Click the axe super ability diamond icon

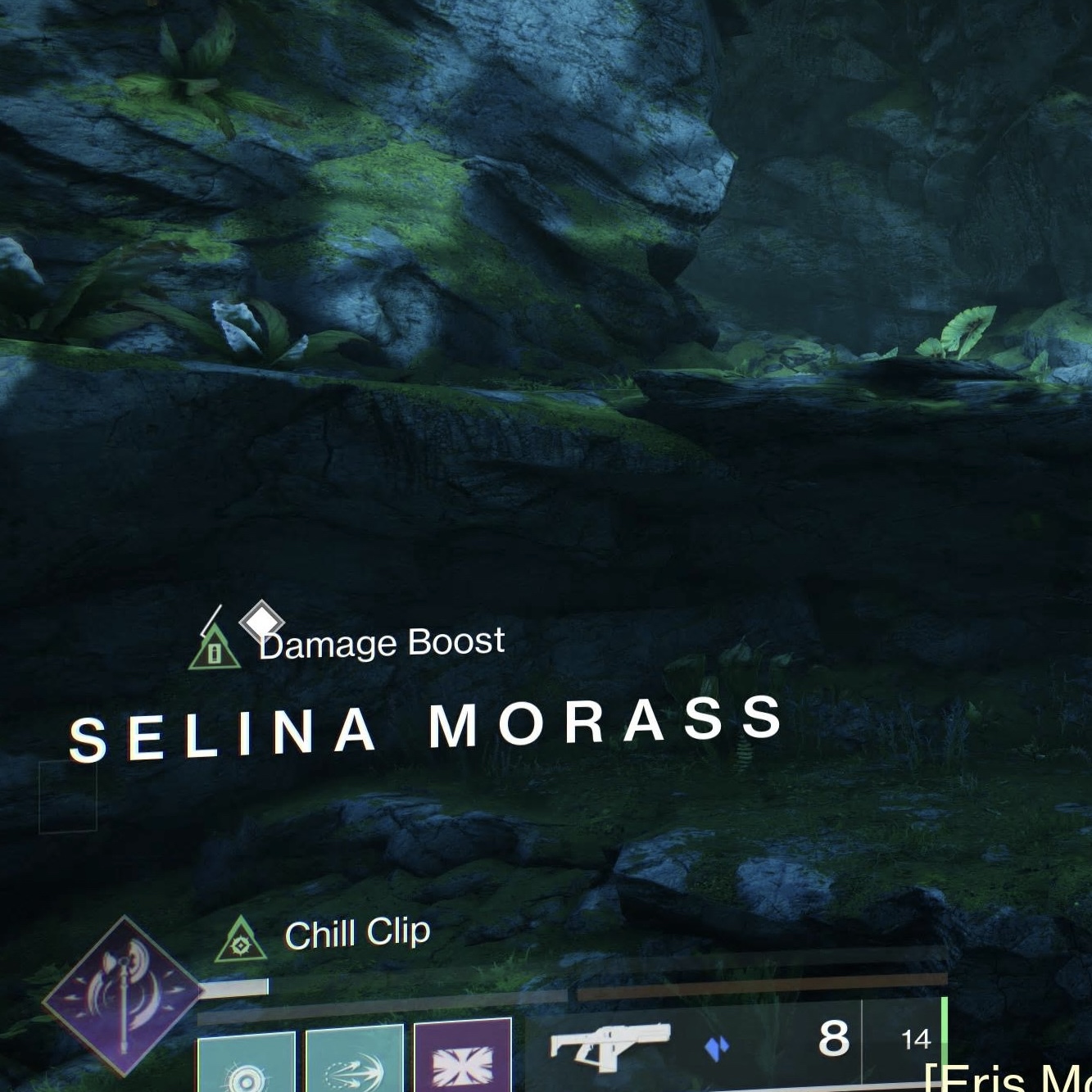[x=123, y=995]
